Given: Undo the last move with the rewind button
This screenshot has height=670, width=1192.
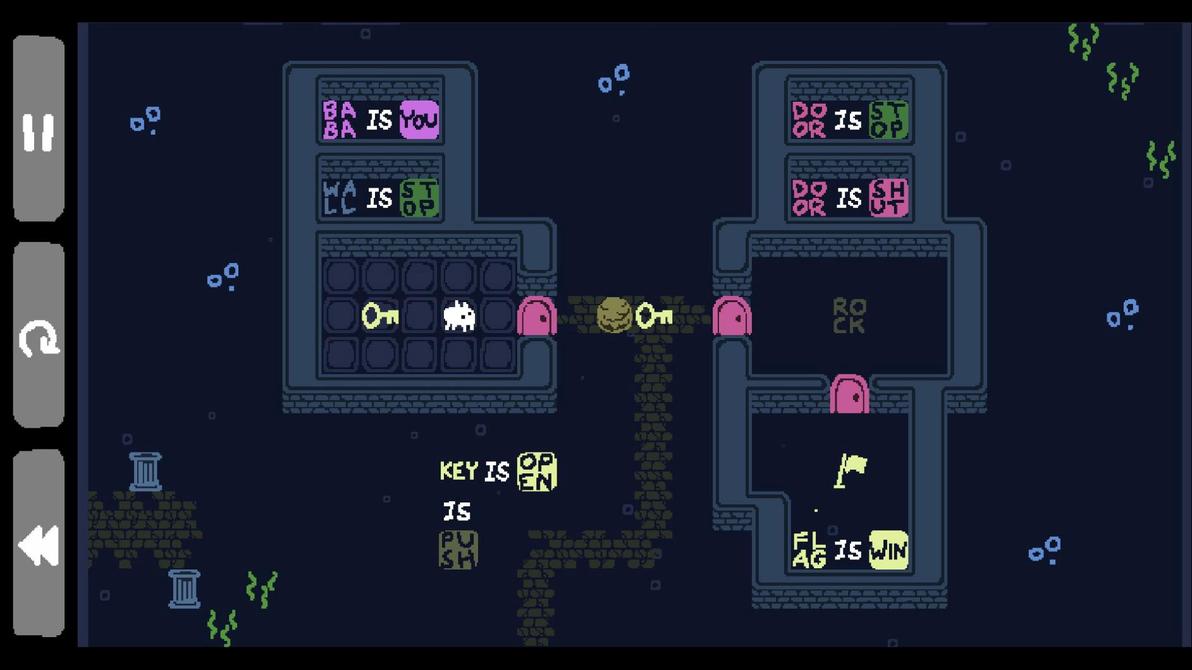Looking at the screenshot, I should pyautogui.click(x=39, y=545).
